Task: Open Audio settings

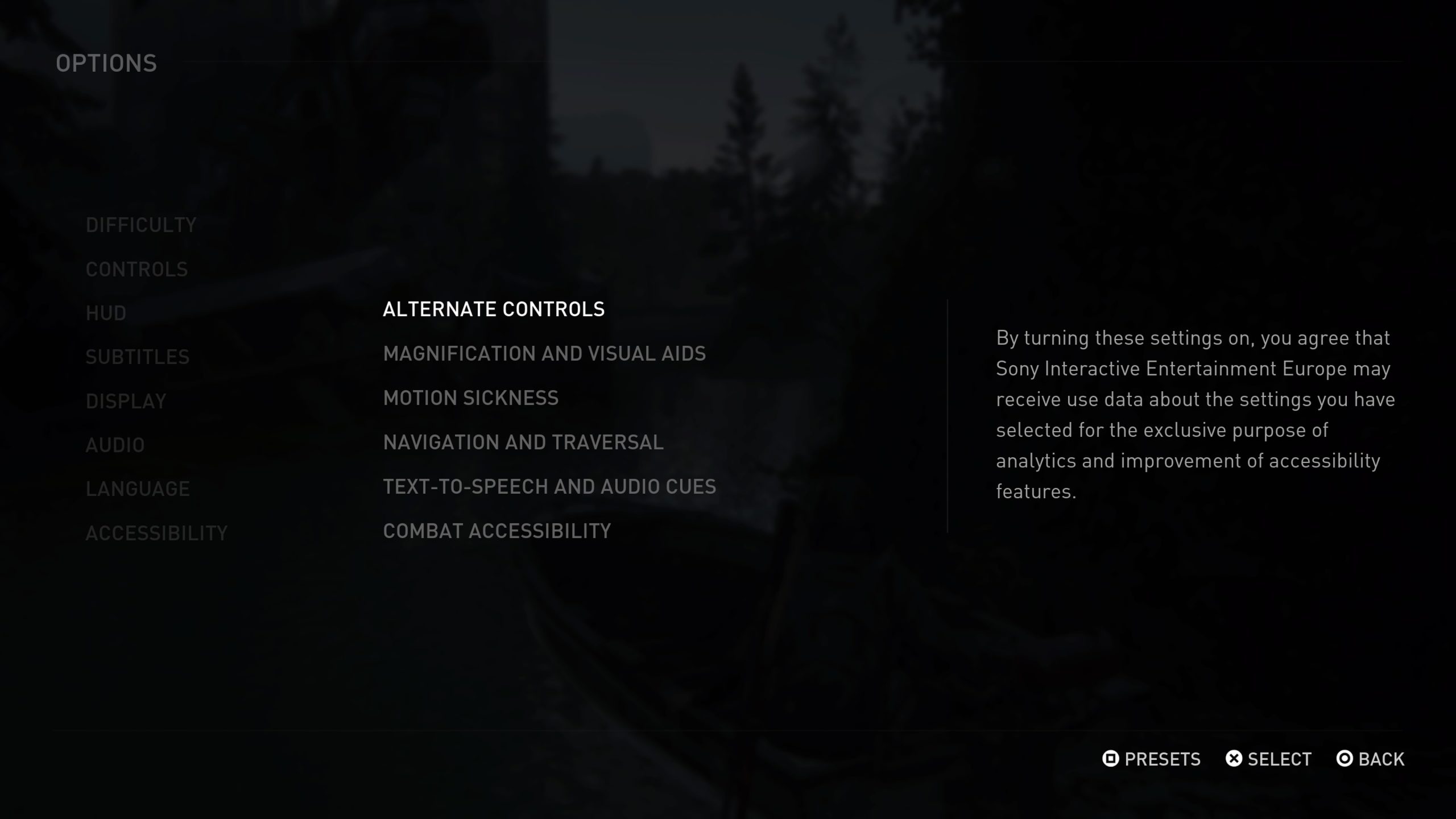Action: coord(115,445)
